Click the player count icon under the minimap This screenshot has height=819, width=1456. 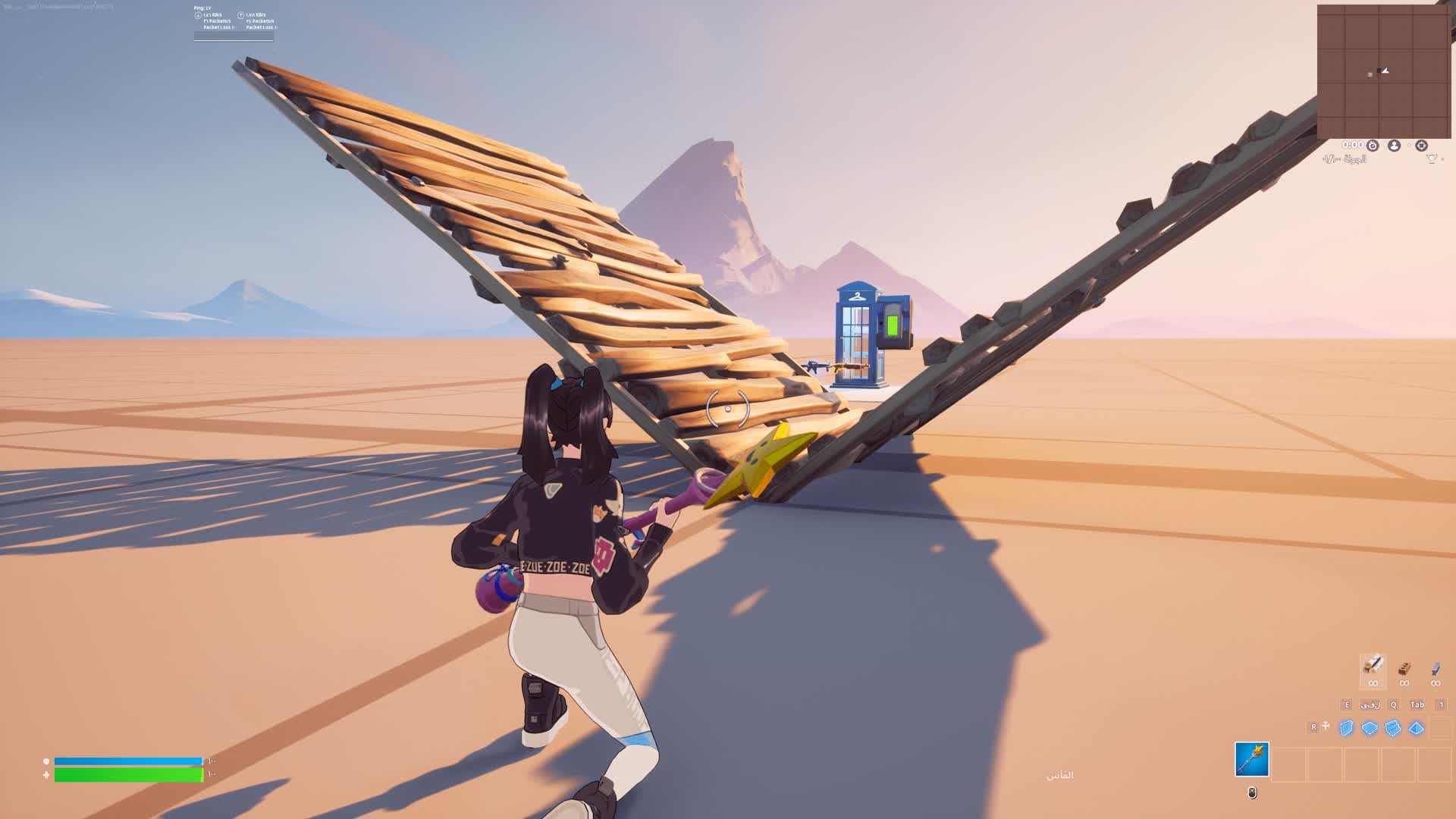1394,146
